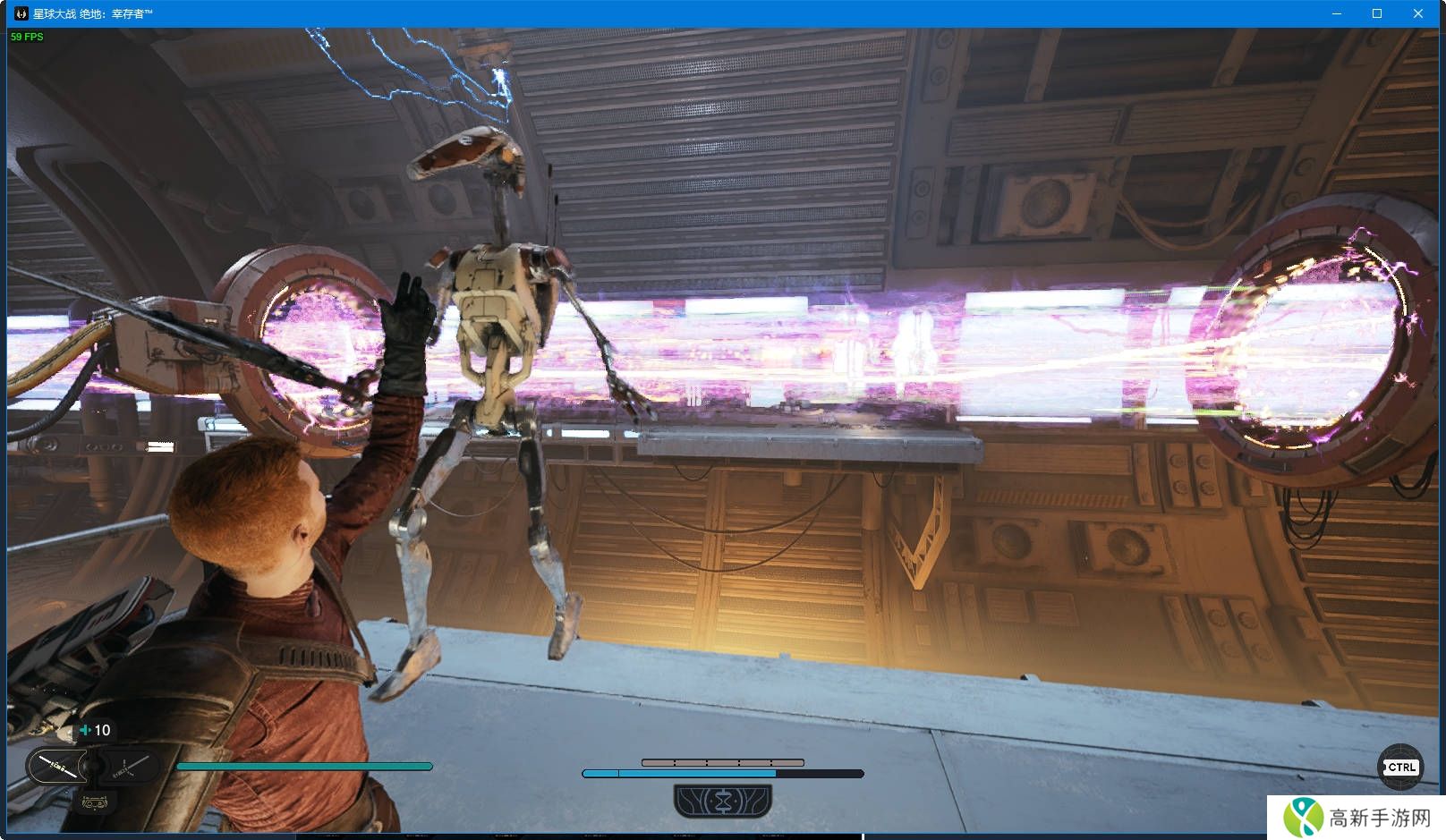
Task: Click the stim canister count icon
Action: [85, 730]
